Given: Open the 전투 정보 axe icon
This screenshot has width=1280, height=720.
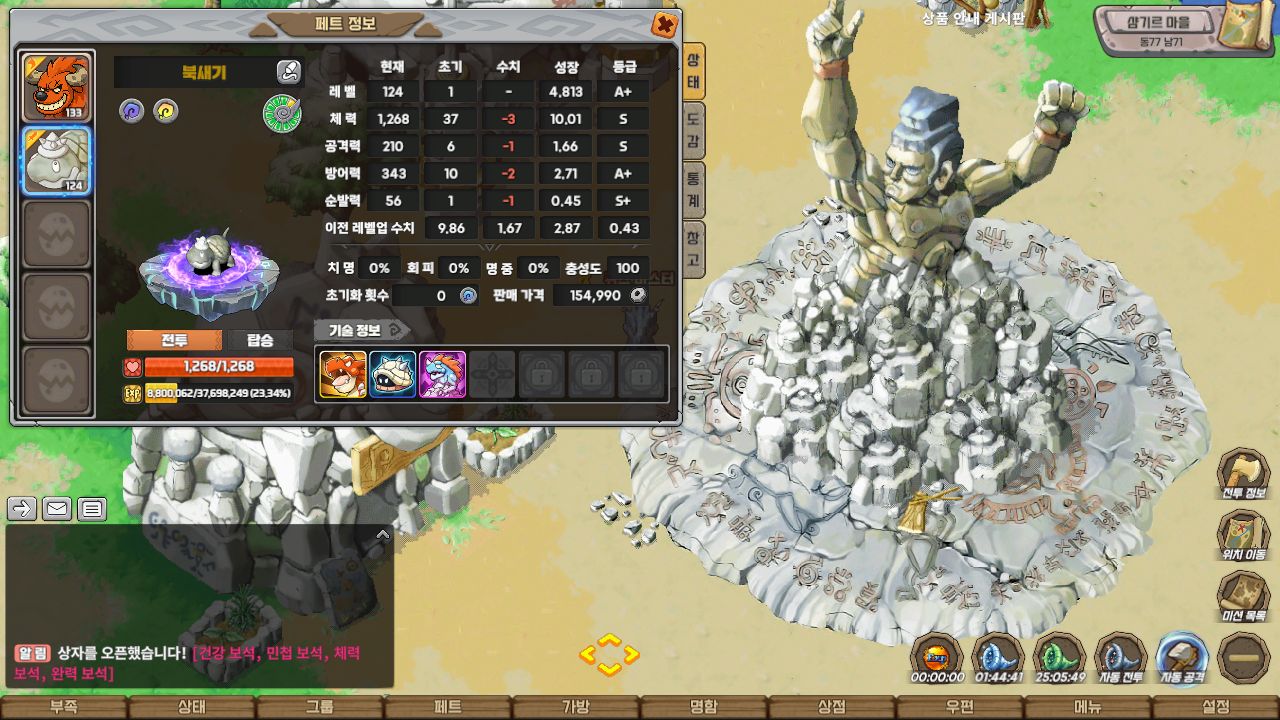Looking at the screenshot, I should 1243,474.
